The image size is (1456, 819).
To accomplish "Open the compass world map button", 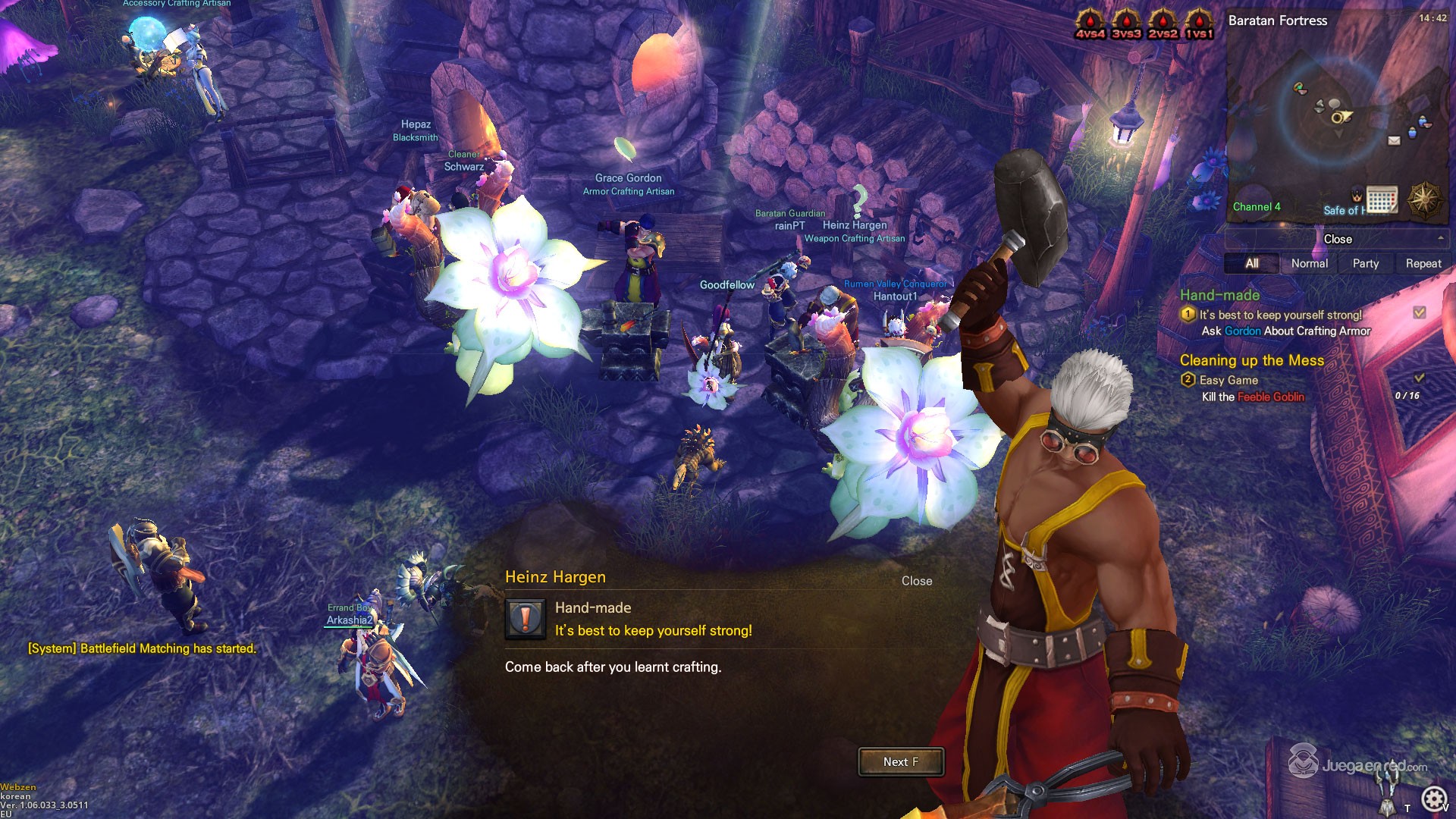I will point(1424,200).
